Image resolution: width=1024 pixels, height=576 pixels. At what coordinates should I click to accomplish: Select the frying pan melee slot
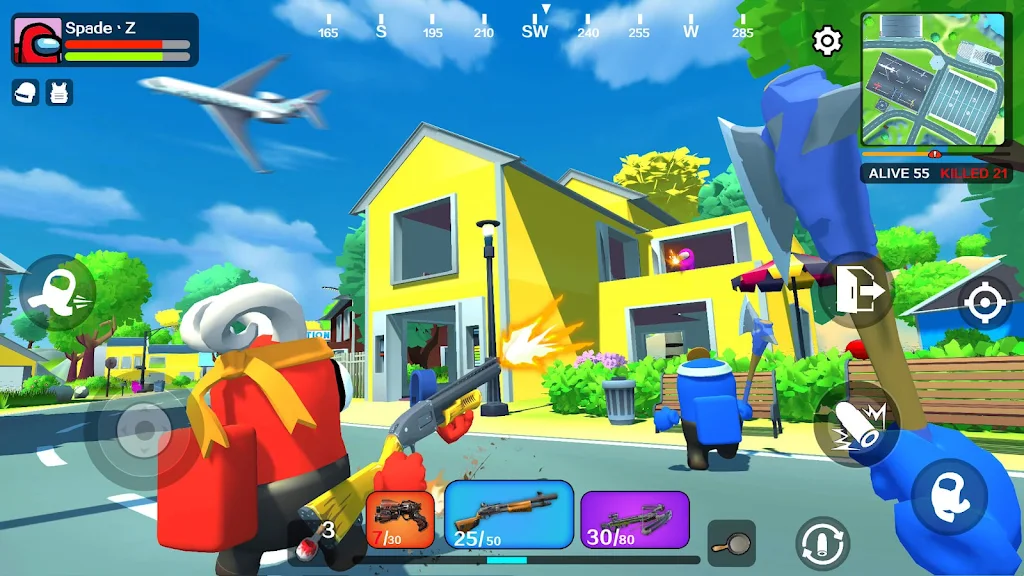point(731,543)
